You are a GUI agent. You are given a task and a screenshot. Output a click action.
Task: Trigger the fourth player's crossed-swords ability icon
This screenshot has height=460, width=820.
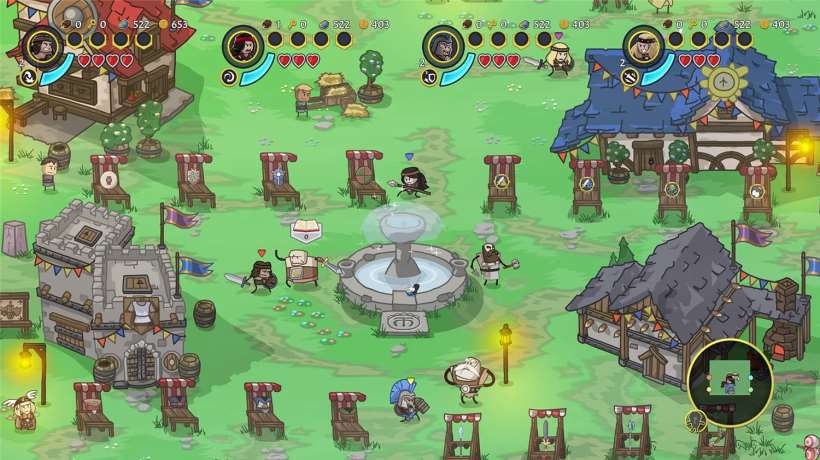[628, 75]
